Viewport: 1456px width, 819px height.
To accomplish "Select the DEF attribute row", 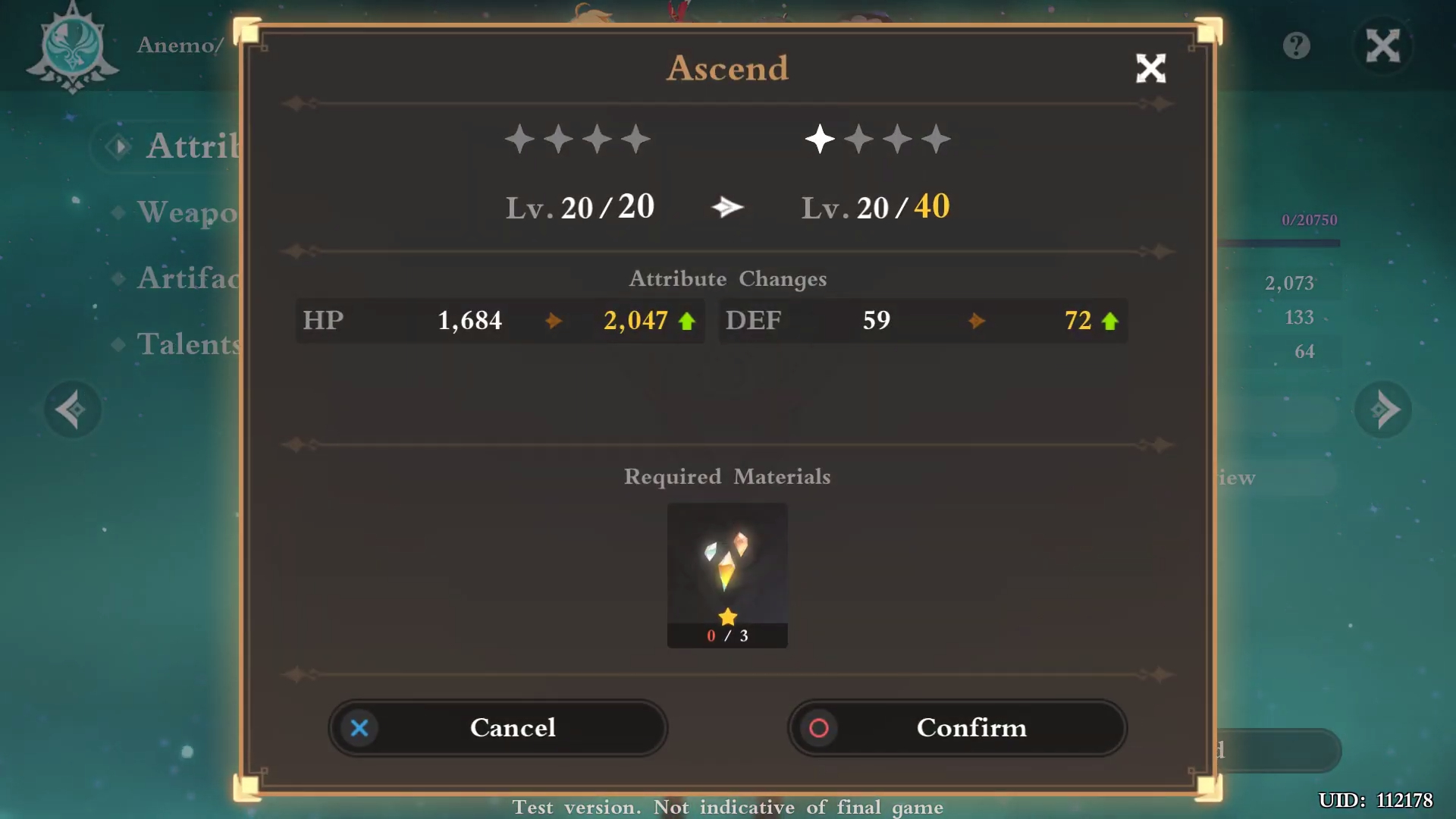I will click(x=922, y=320).
